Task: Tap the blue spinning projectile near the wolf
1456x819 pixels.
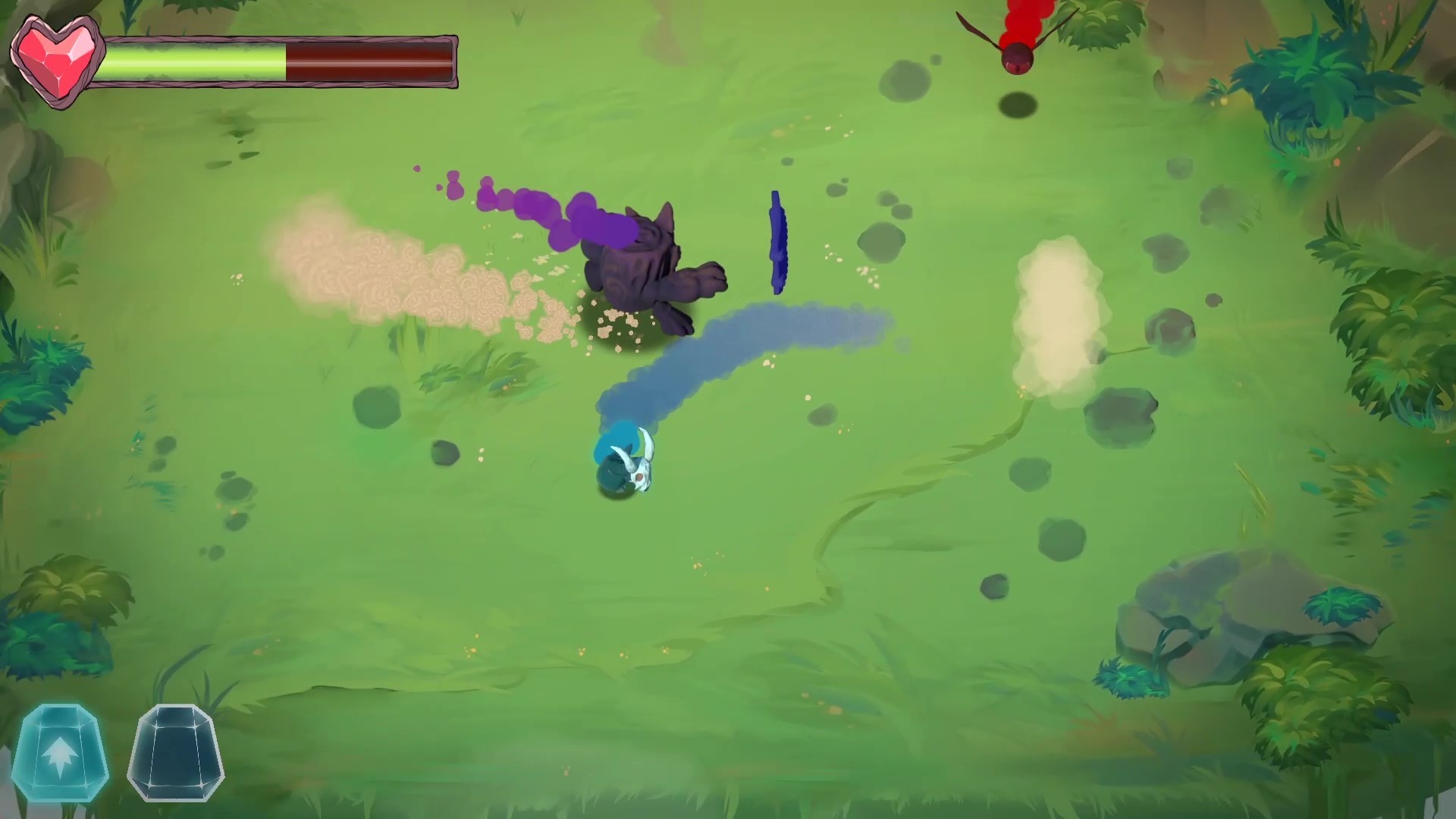Action: [777, 243]
